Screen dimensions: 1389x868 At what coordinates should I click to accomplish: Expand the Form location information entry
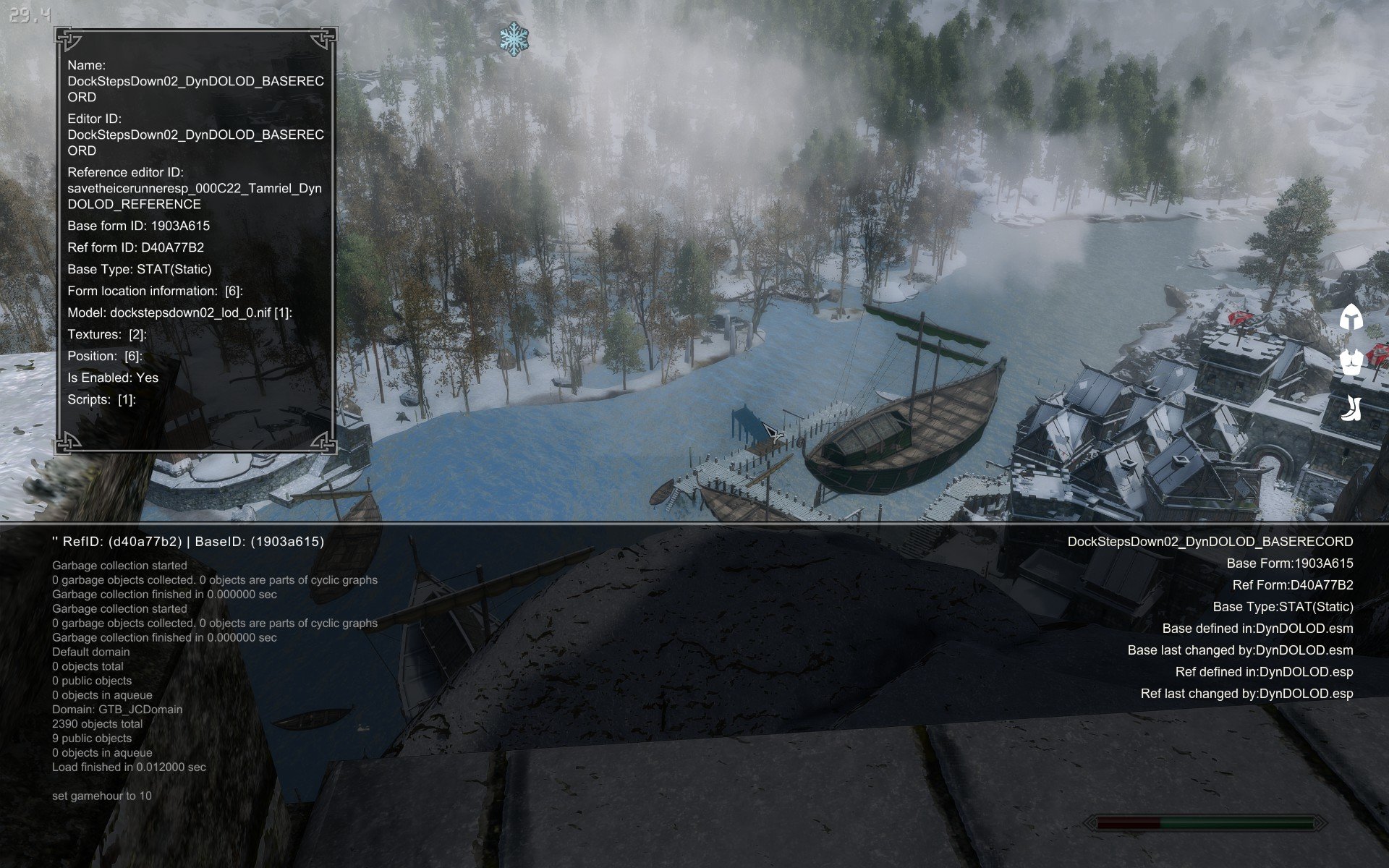155,291
